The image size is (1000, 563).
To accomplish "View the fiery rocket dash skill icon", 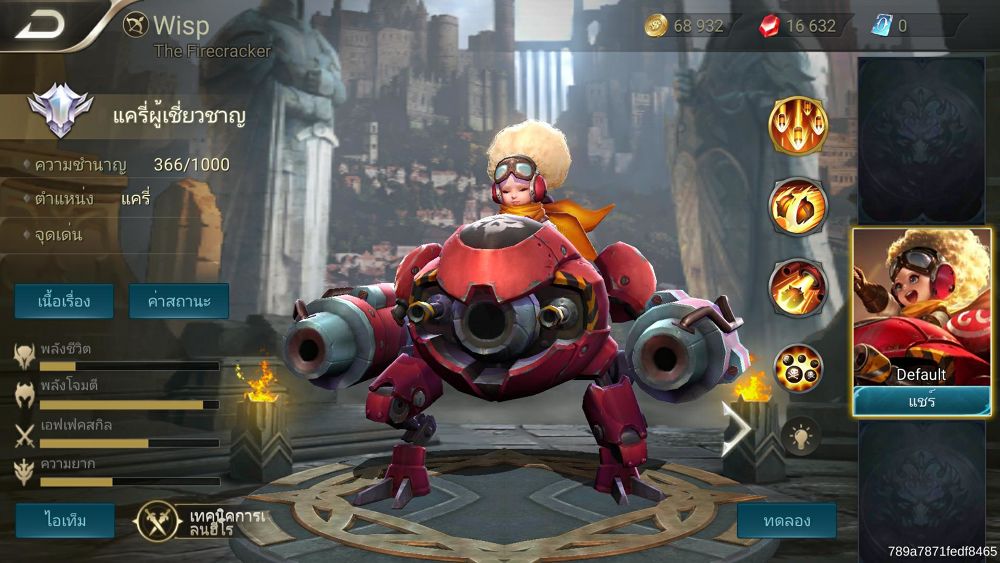I will pyautogui.click(x=797, y=287).
